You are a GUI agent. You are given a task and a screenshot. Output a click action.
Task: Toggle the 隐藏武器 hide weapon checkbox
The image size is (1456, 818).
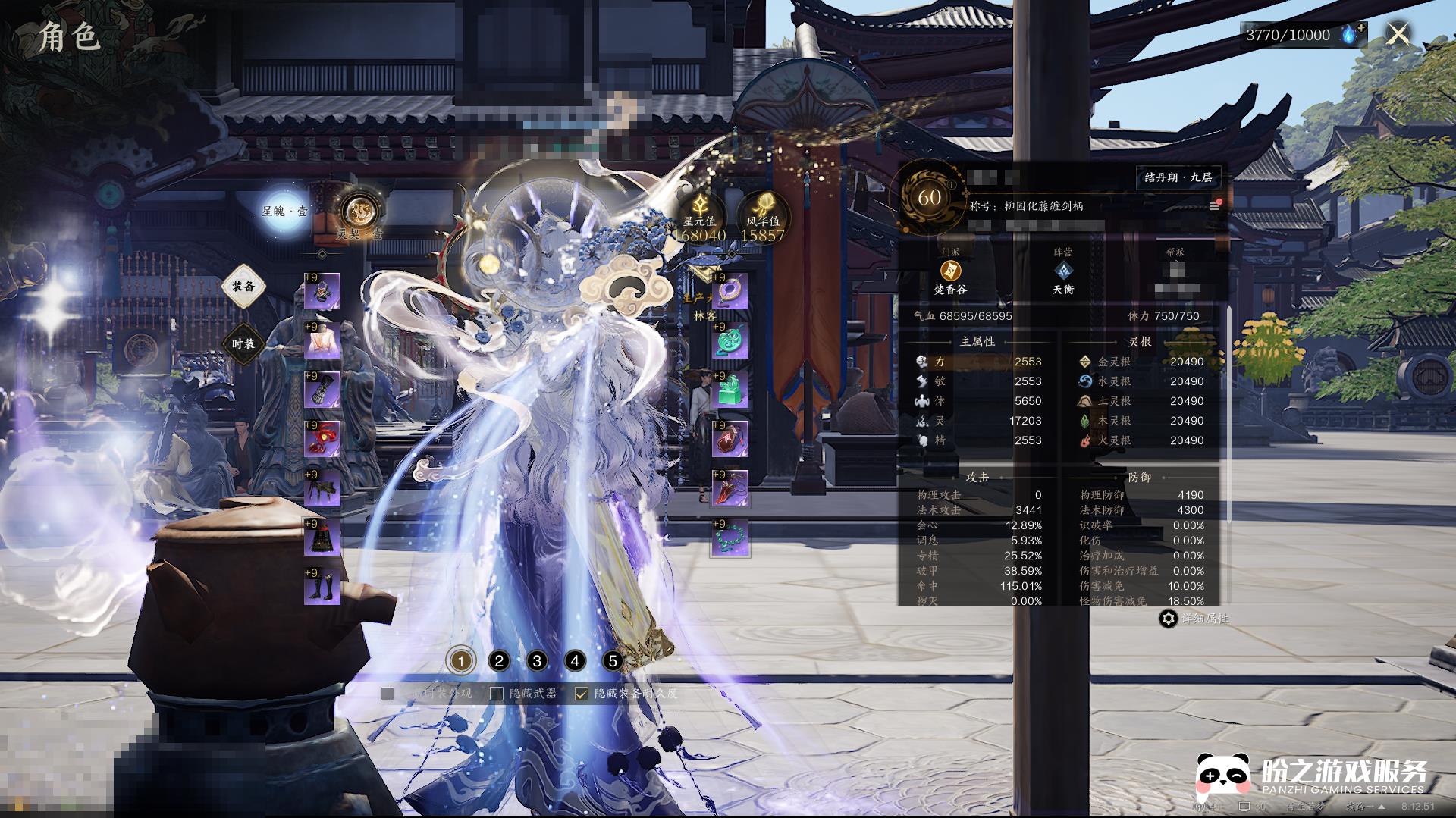pyautogui.click(x=497, y=694)
